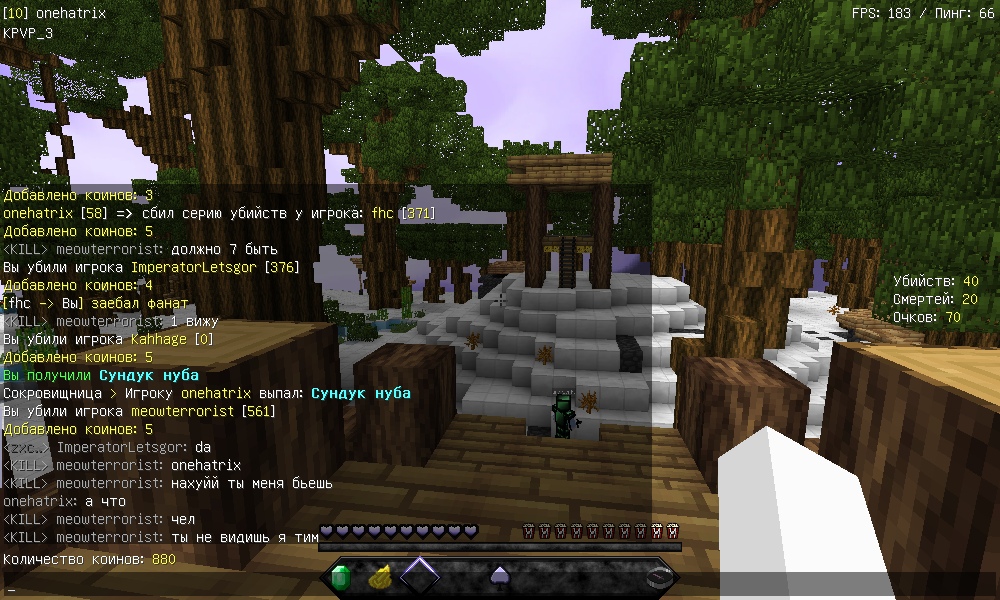Select the green emerald hotbar slot
The width and height of the screenshot is (1000, 600).
pos(341,577)
